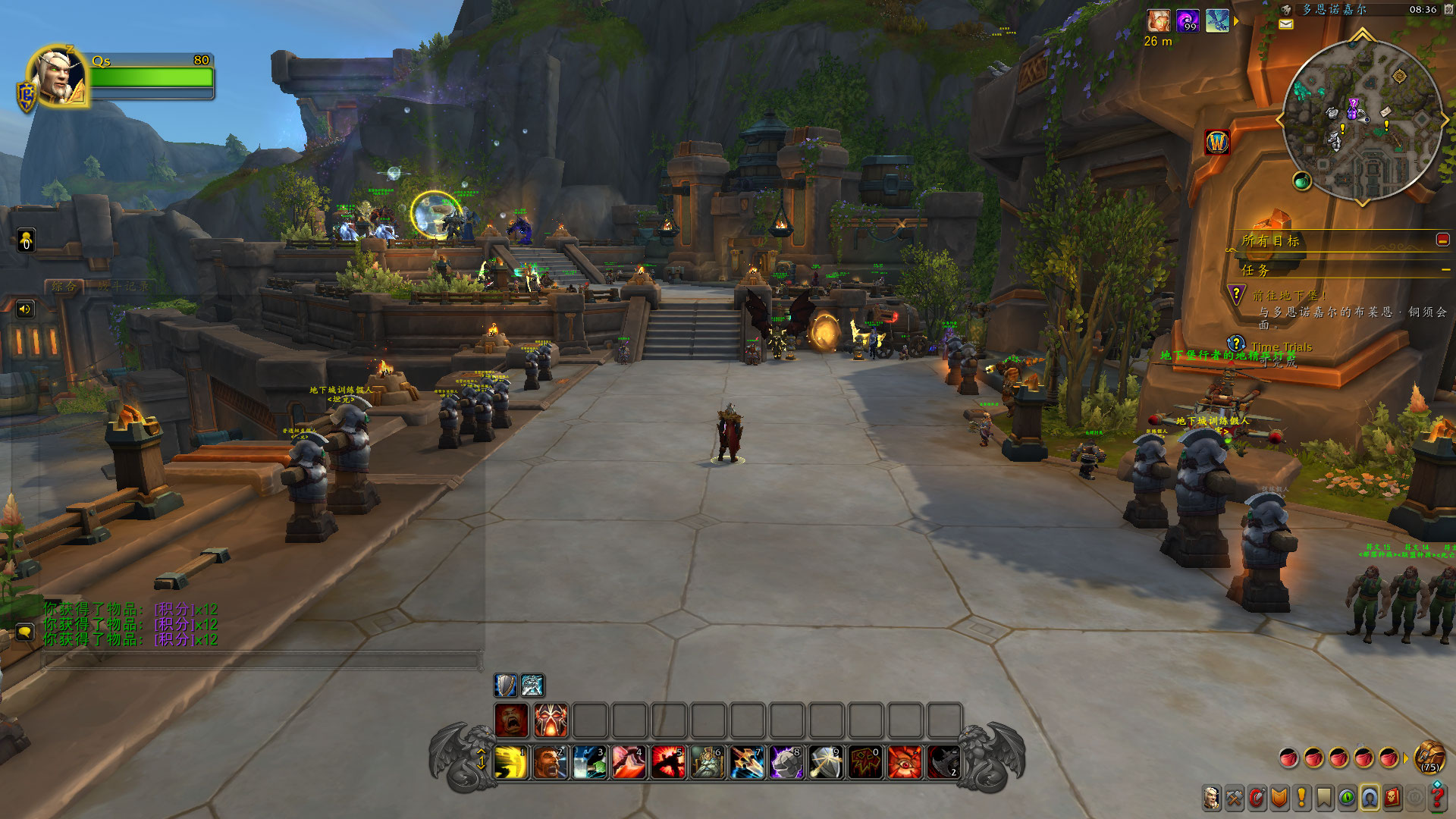
Task: Switch to the 综合 chat tab
Action: point(64,286)
